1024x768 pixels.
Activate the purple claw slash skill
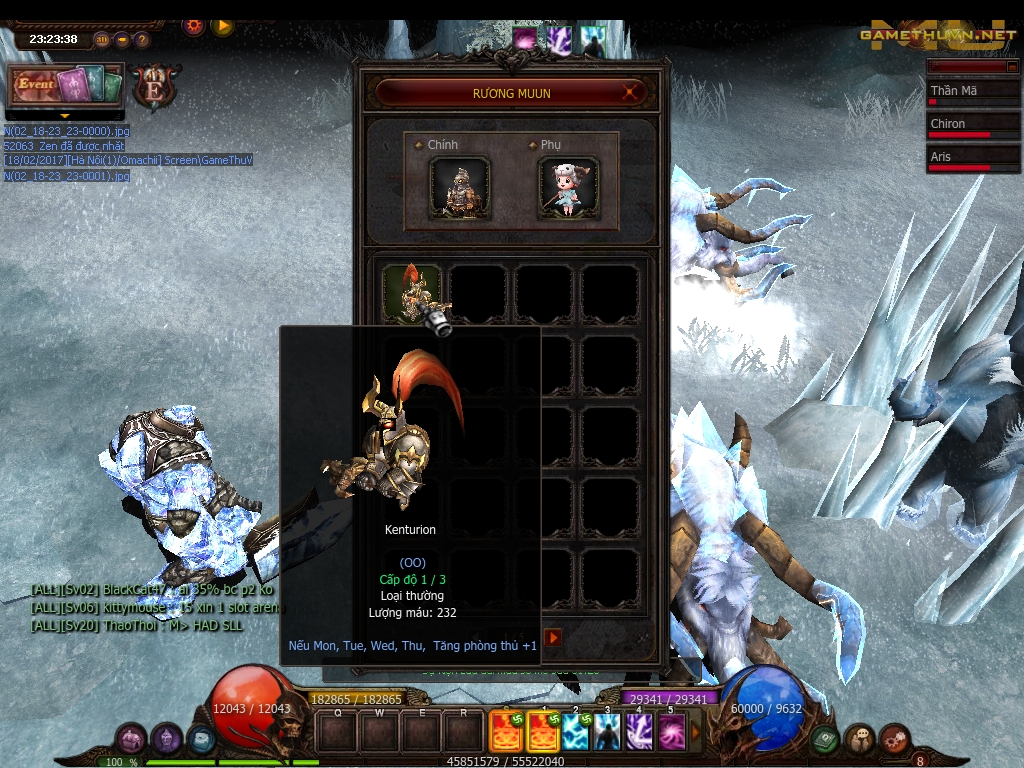pyautogui.click(x=639, y=731)
